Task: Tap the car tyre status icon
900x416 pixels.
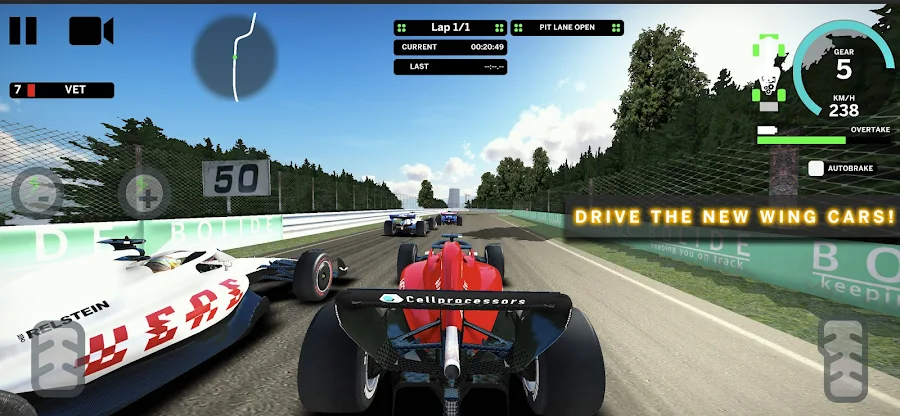Action: pos(768,75)
